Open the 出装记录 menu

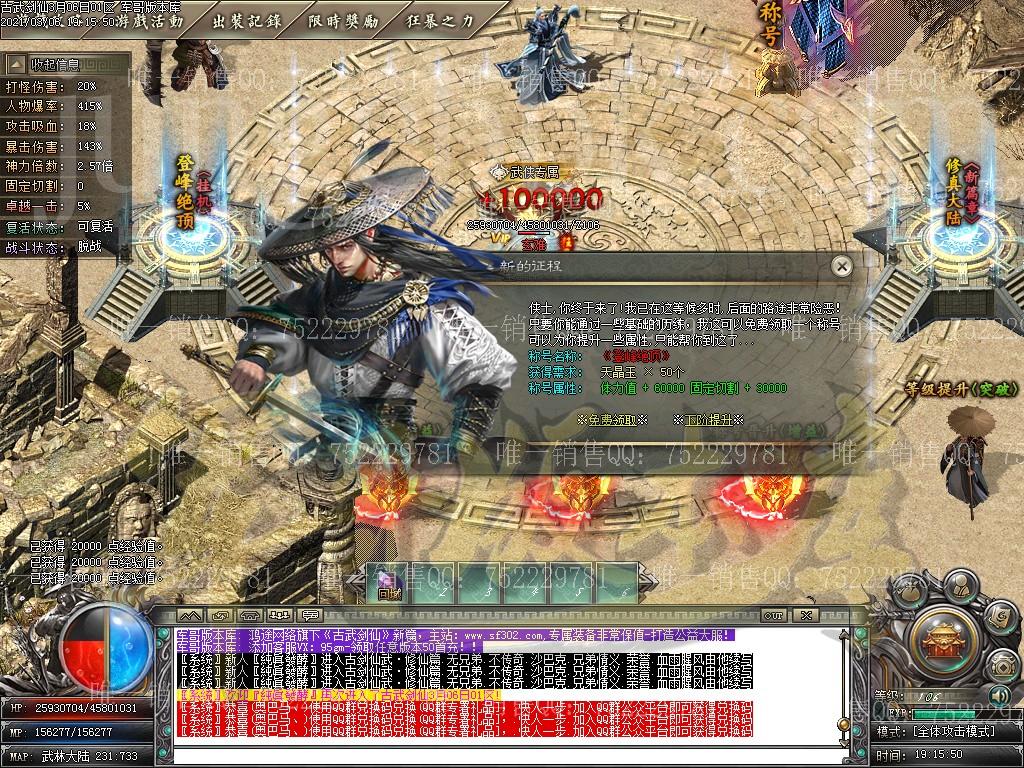coord(246,20)
